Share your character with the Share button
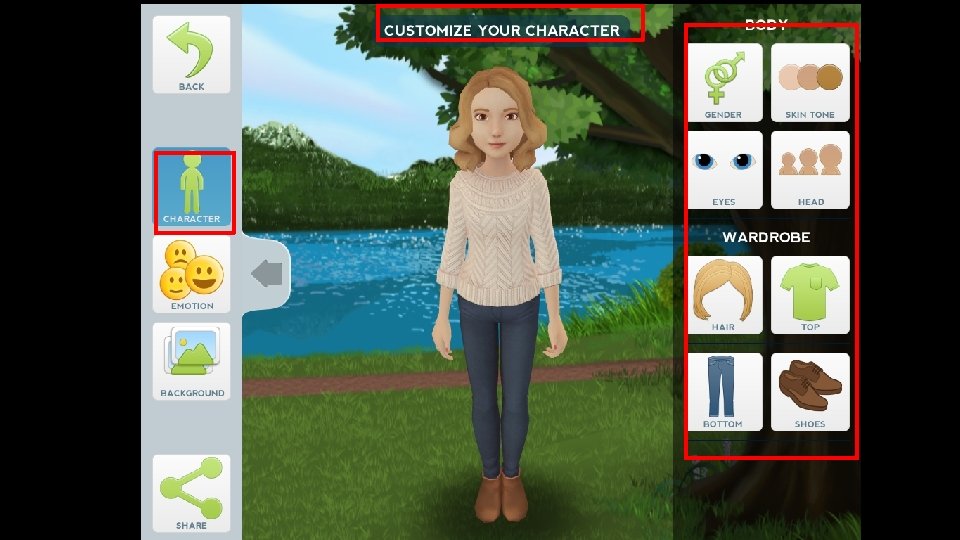Screen dimensions: 960x540 (x=191, y=492)
